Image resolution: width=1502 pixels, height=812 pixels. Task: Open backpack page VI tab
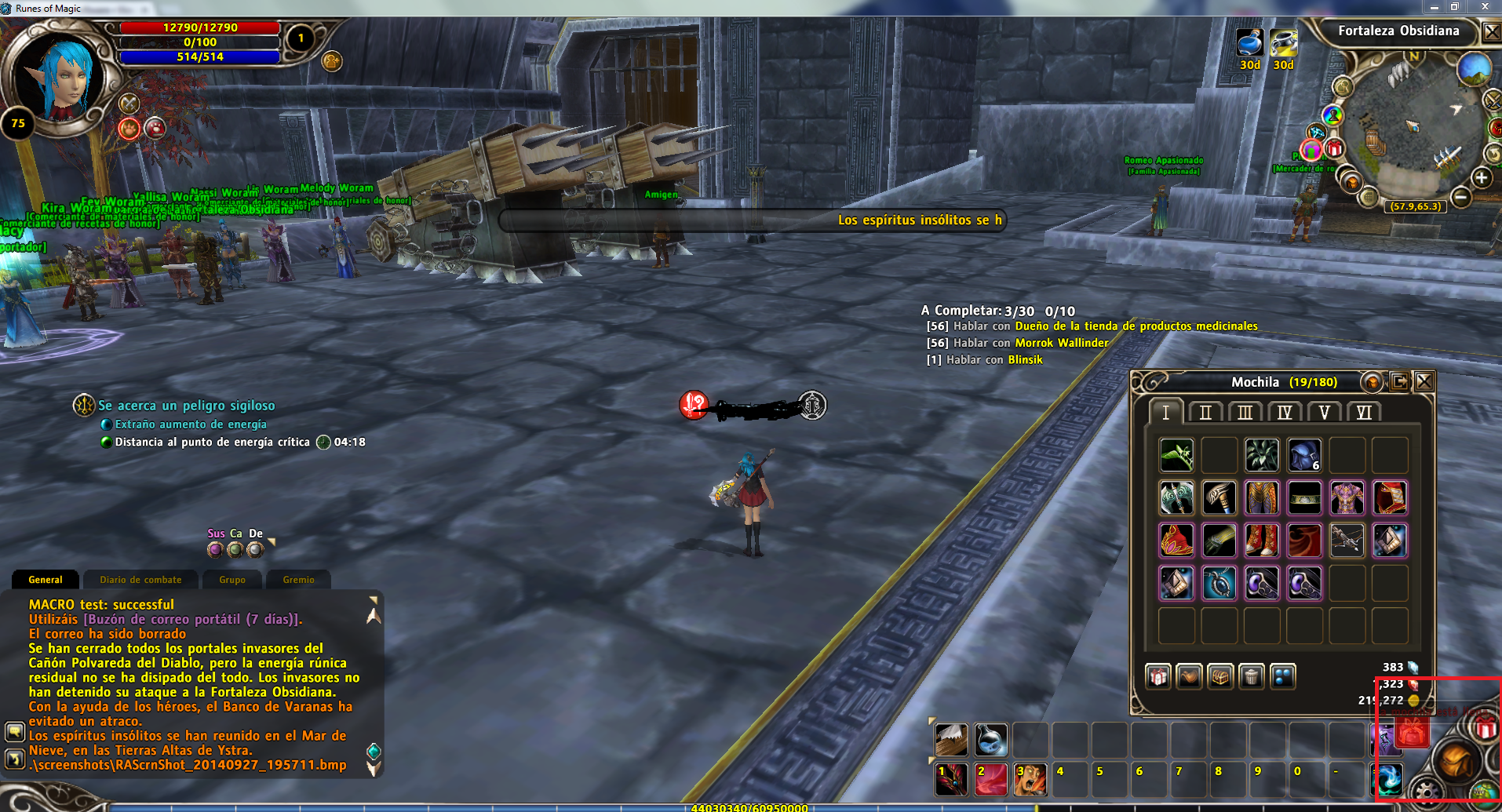pos(1364,413)
